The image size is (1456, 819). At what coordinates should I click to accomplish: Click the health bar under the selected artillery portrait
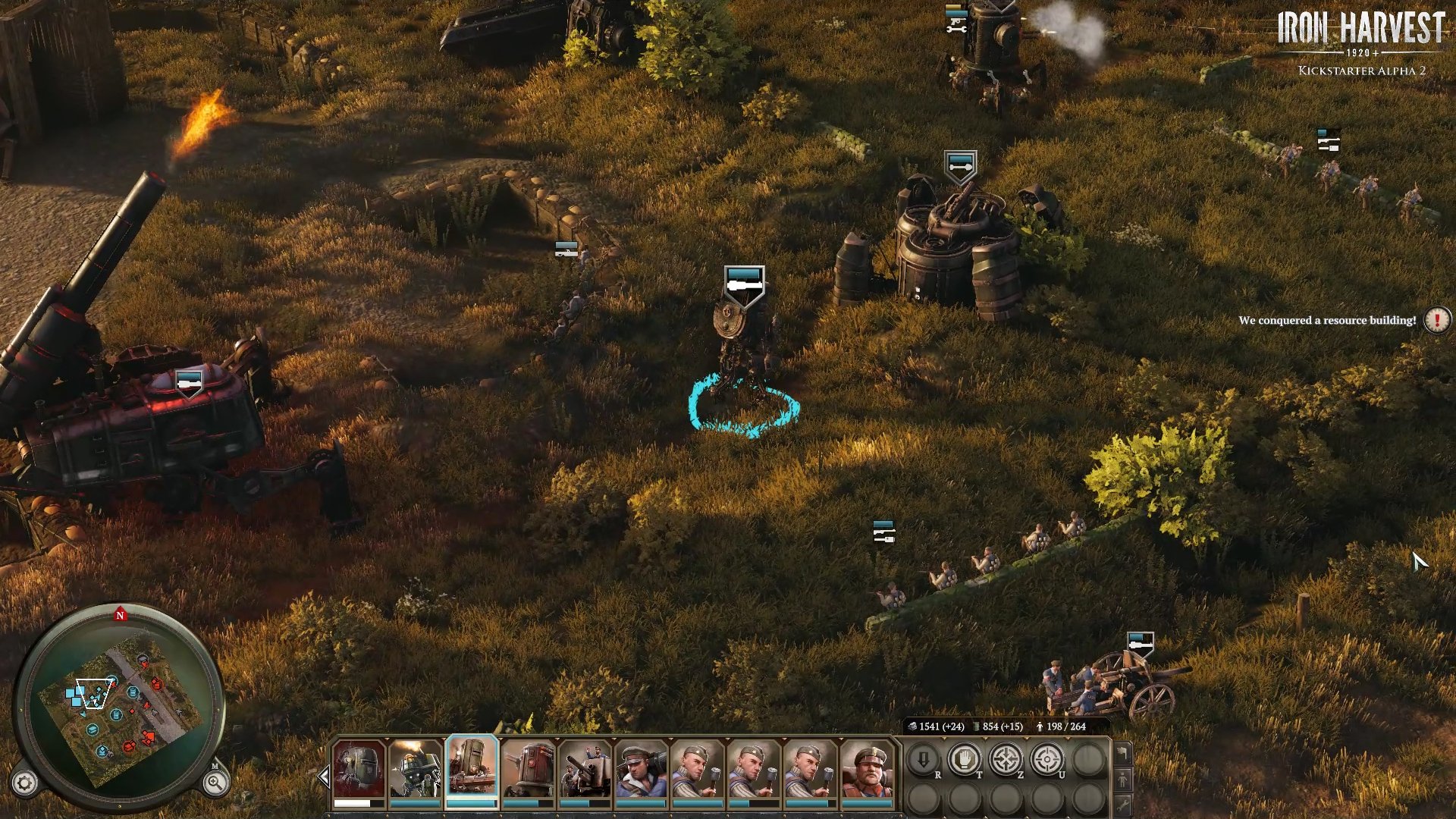[x=470, y=803]
